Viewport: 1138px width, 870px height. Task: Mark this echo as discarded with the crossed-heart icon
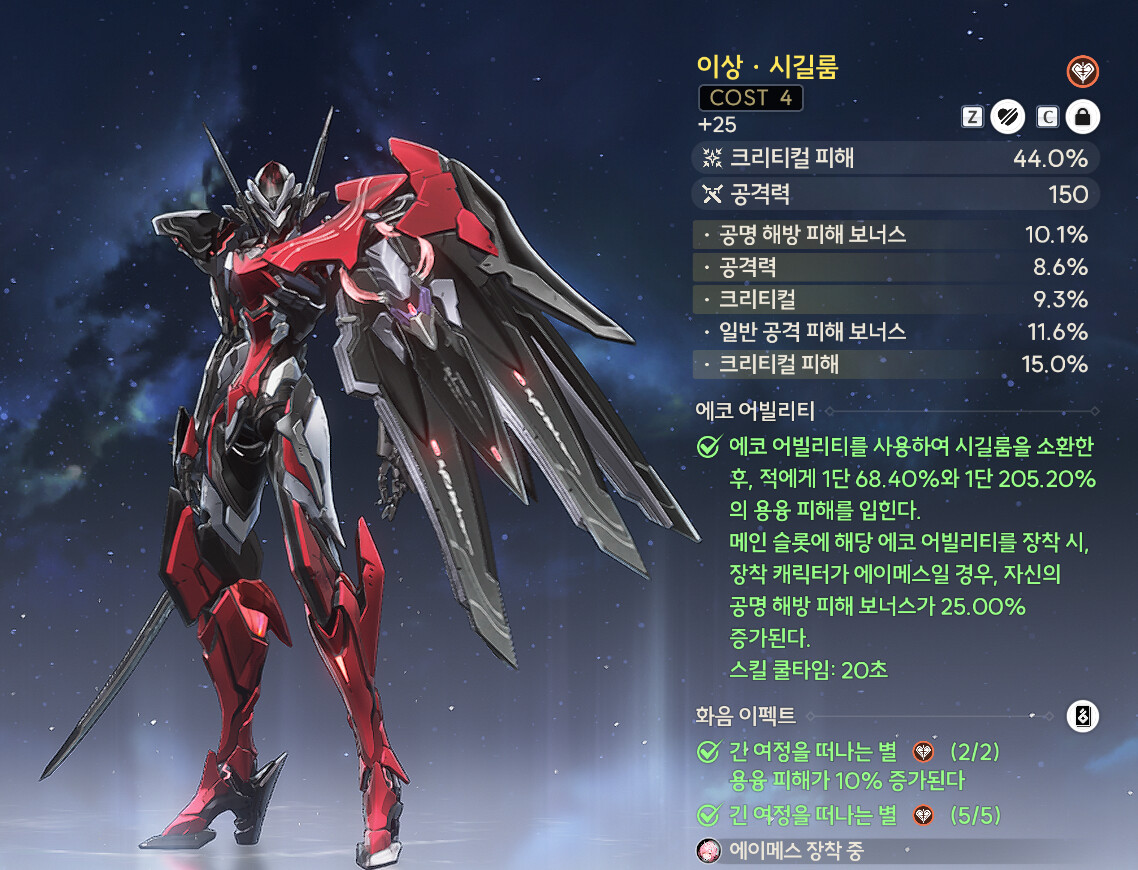[1006, 117]
